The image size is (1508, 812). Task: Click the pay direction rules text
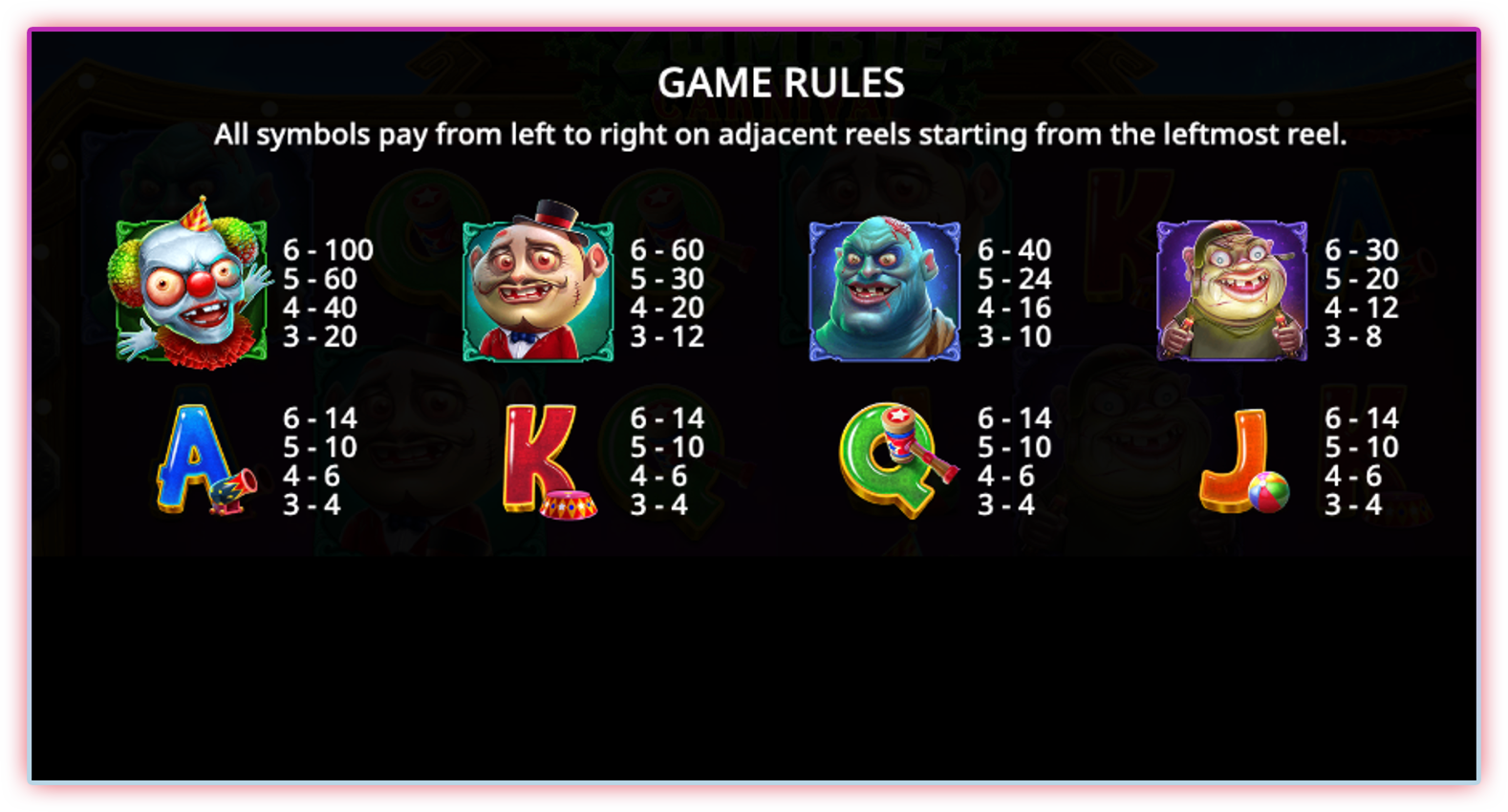[782, 134]
